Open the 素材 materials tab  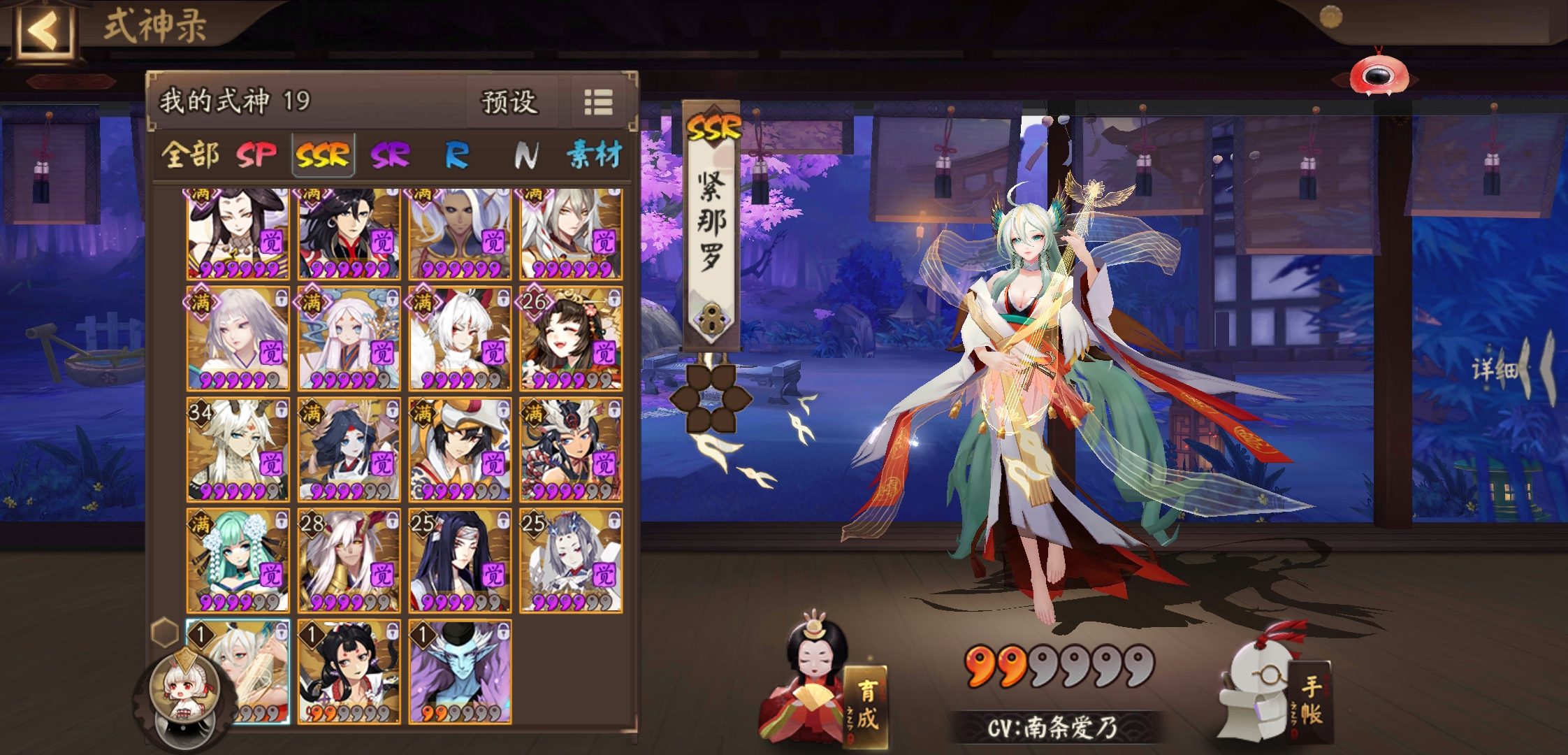[x=593, y=154]
